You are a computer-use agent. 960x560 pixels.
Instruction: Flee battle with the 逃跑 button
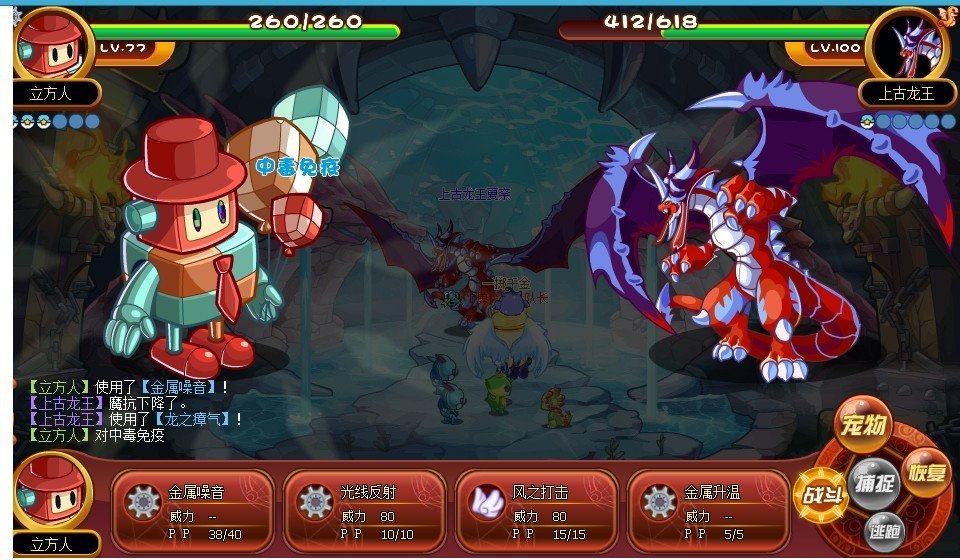(885, 530)
